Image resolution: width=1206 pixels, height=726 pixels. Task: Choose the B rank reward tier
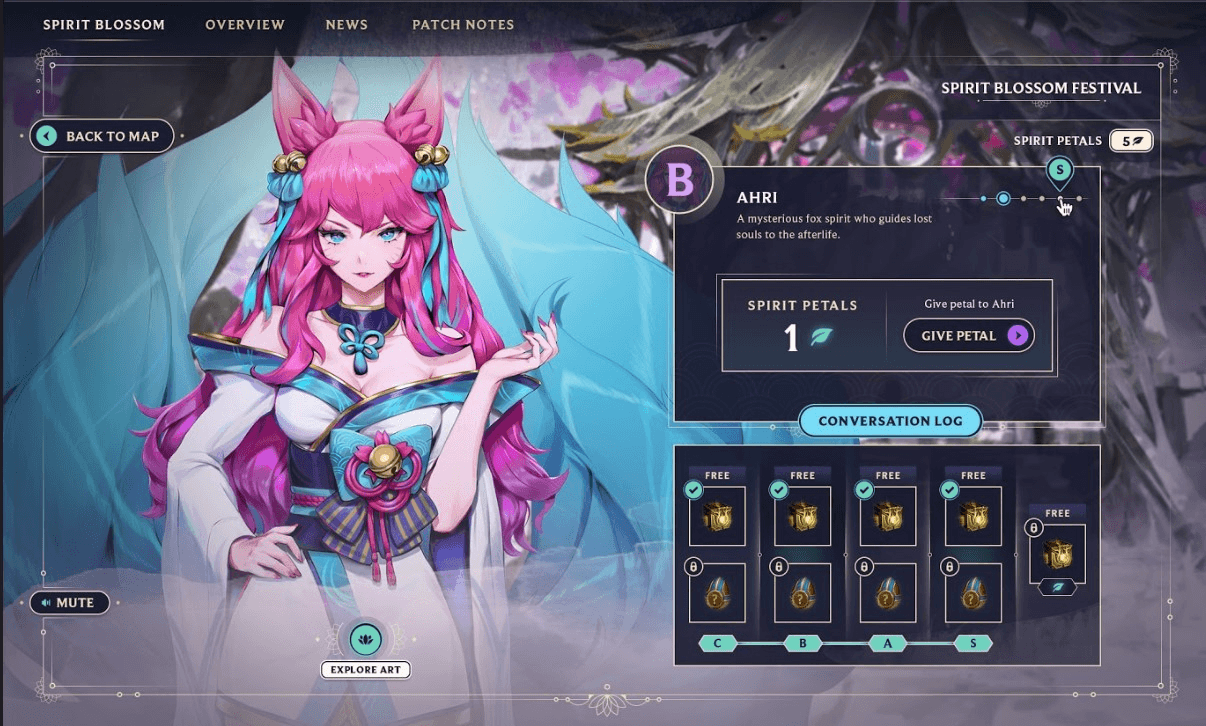tap(802, 643)
